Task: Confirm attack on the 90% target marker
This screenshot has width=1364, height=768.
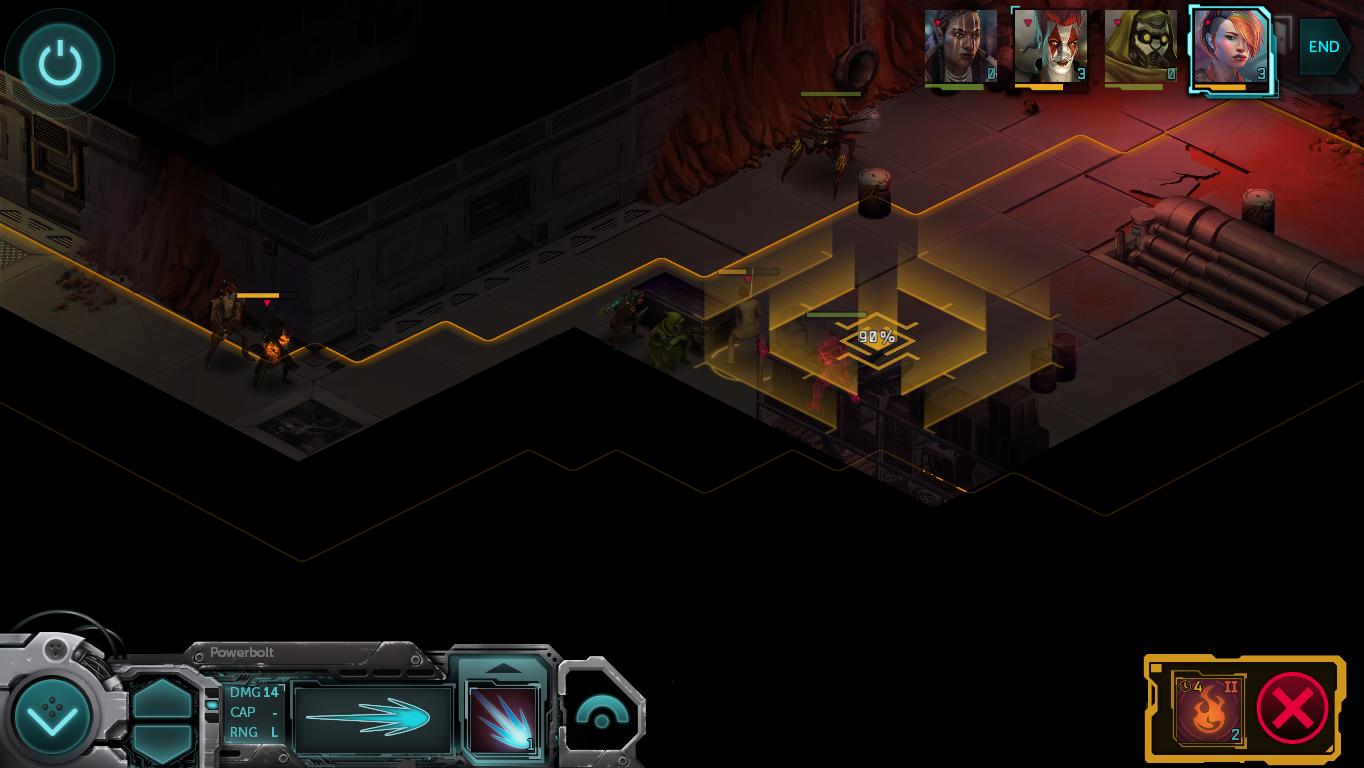Action: tap(876, 338)
